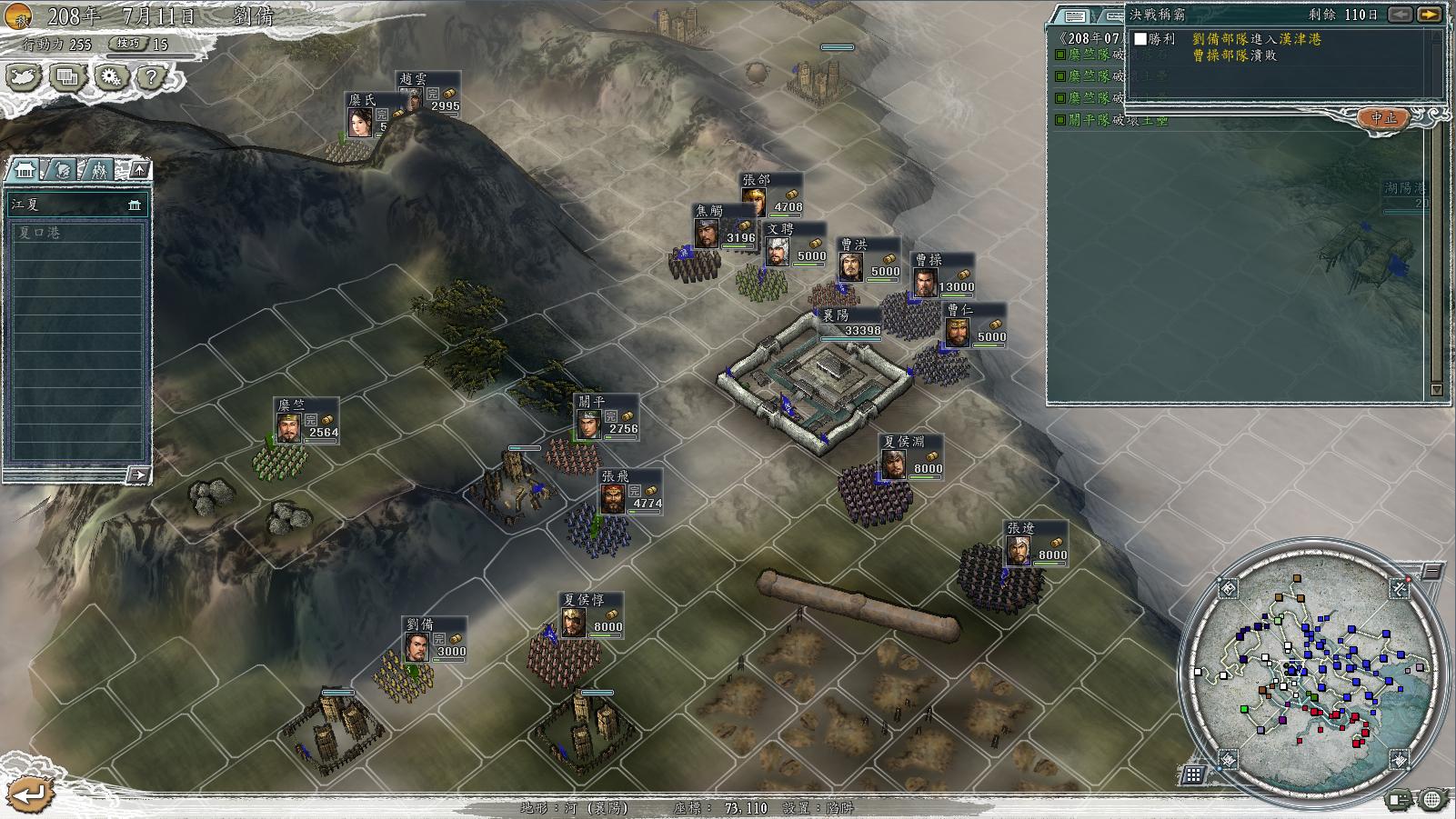Go to previous objective with the grey arrow
The height and width of the screenshot is (819, 1456).
[1401, 15]
